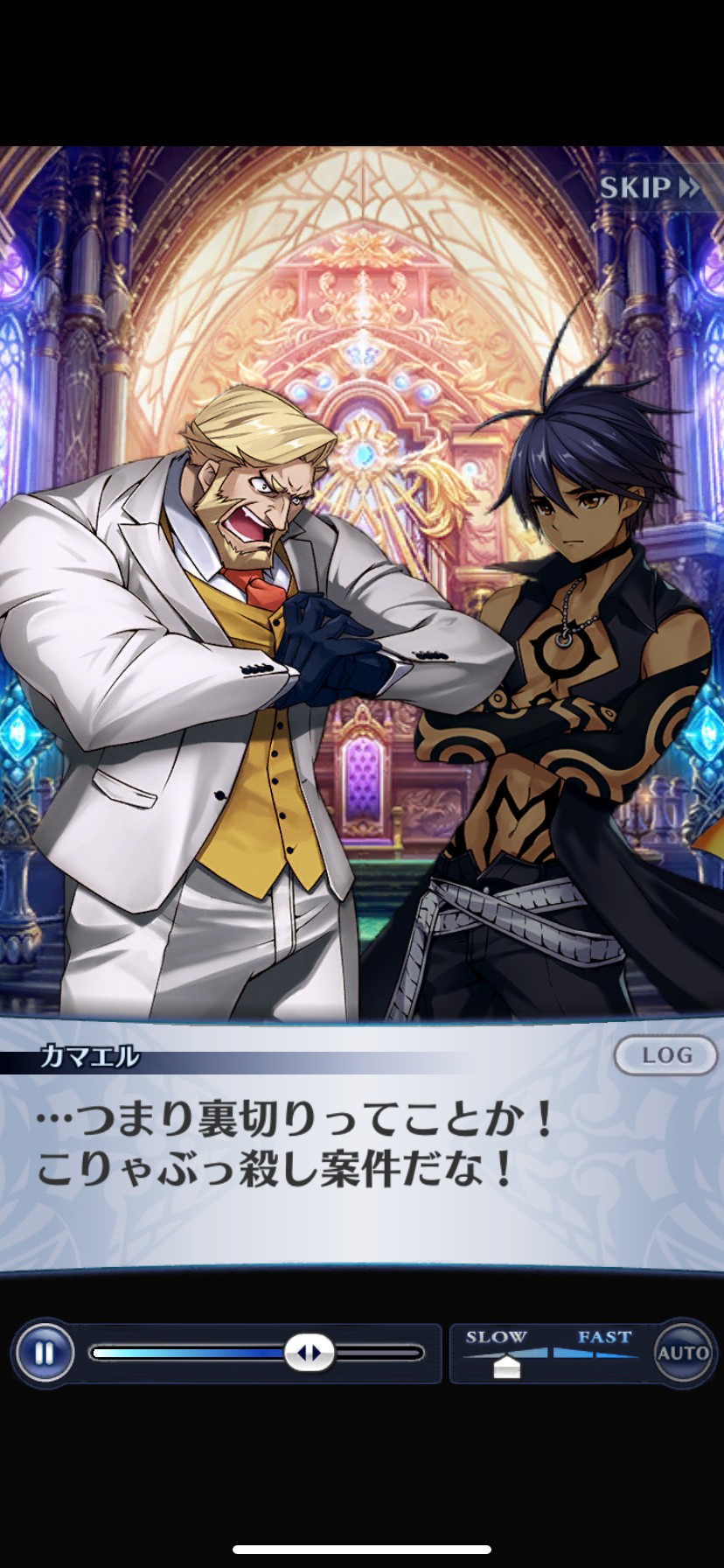Toggle AUTO dialogue advance

pos(683,1353)
